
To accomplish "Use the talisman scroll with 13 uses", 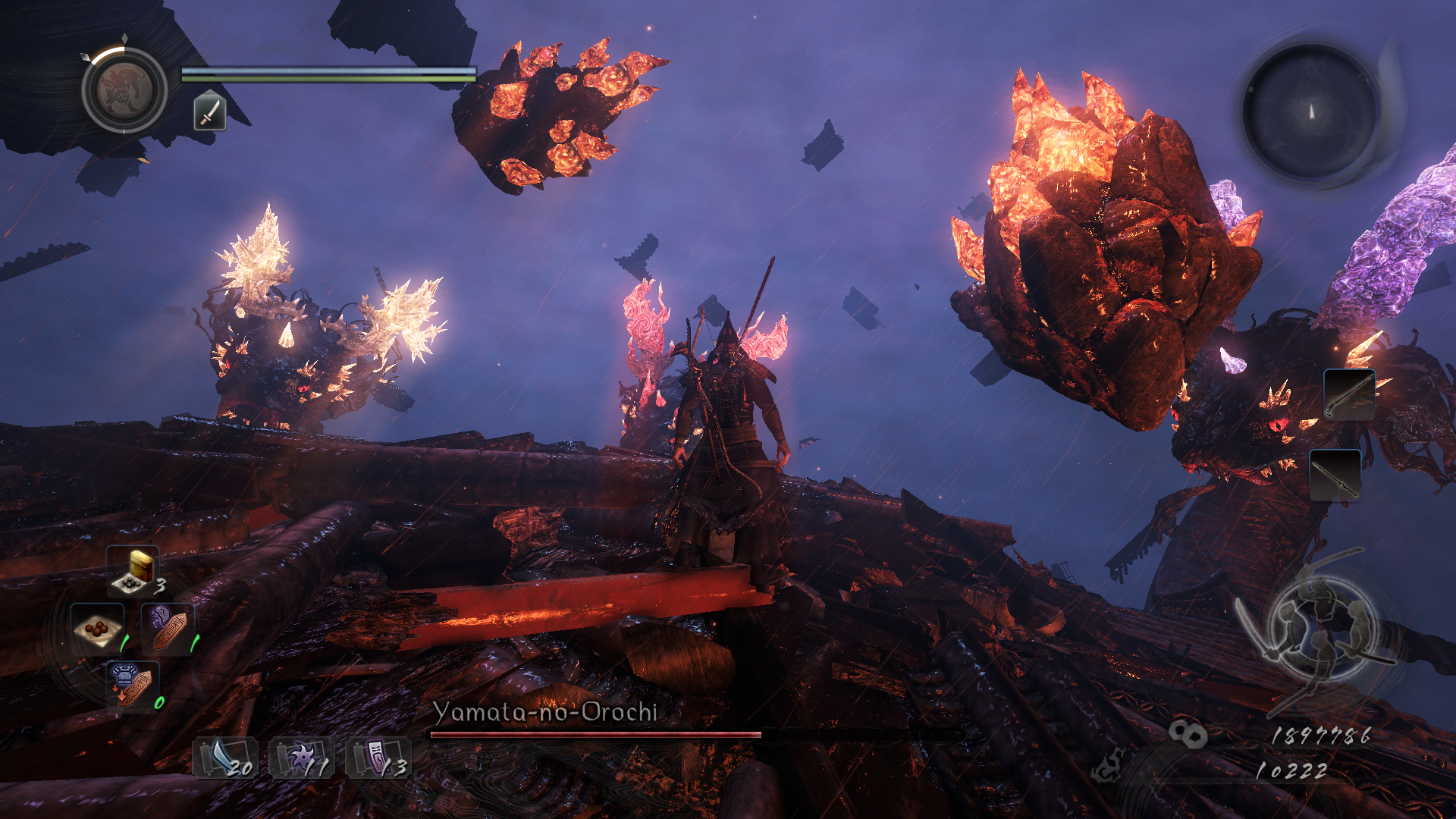I will 378,758.
